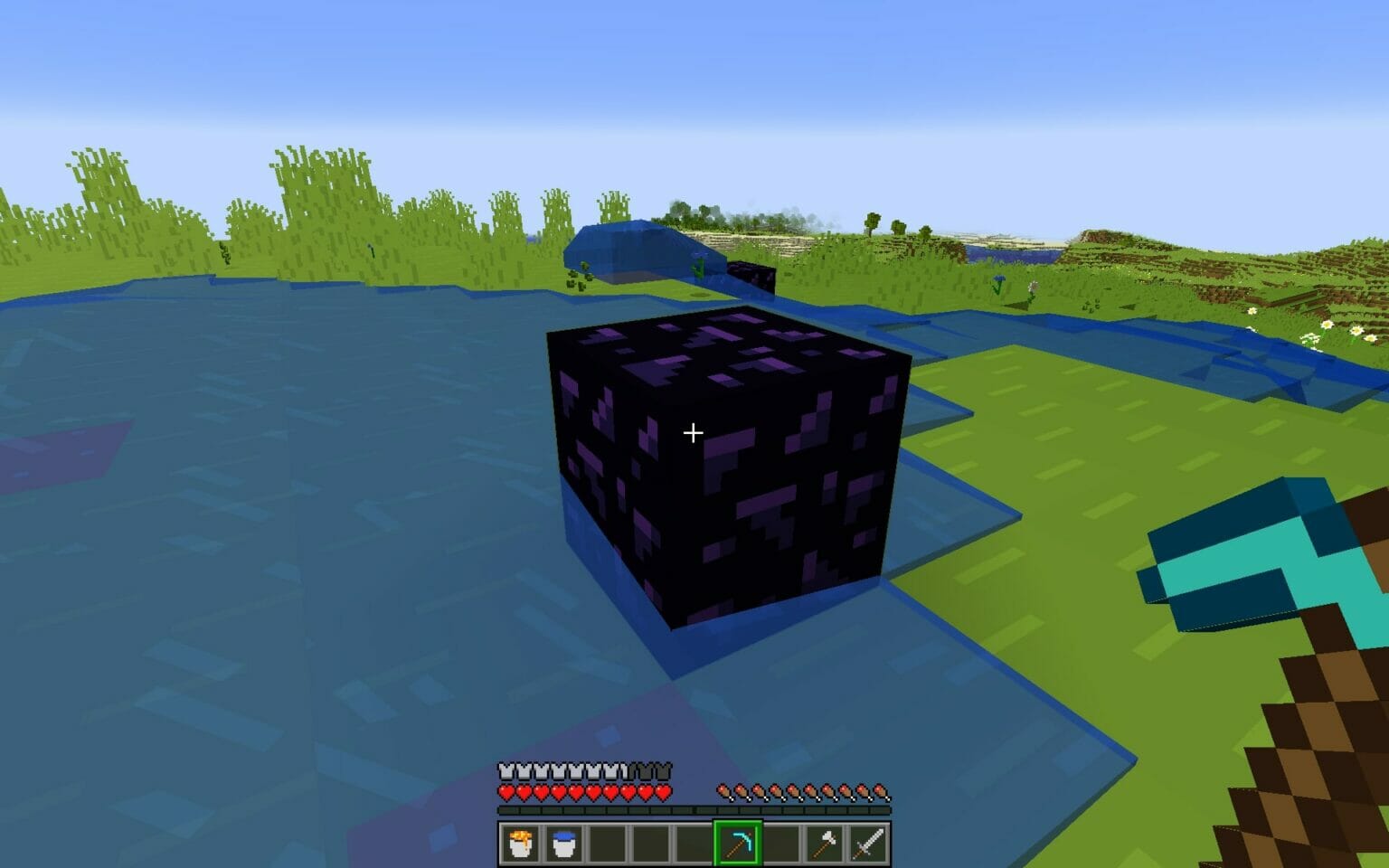Viewport: 1389px width, 868px height.
Task: Select the water bucket in the hotbar
Action: click(563, 844)
